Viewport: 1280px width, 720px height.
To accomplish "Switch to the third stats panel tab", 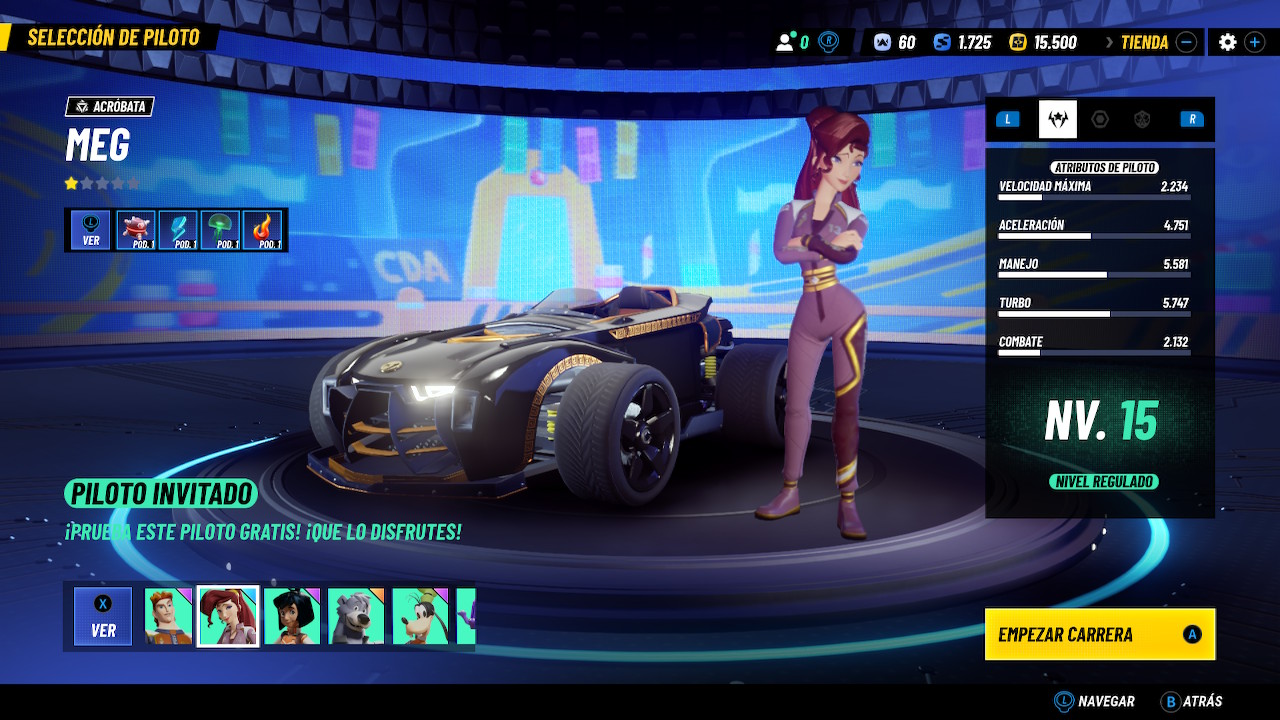I will (x=1142, y=119).
